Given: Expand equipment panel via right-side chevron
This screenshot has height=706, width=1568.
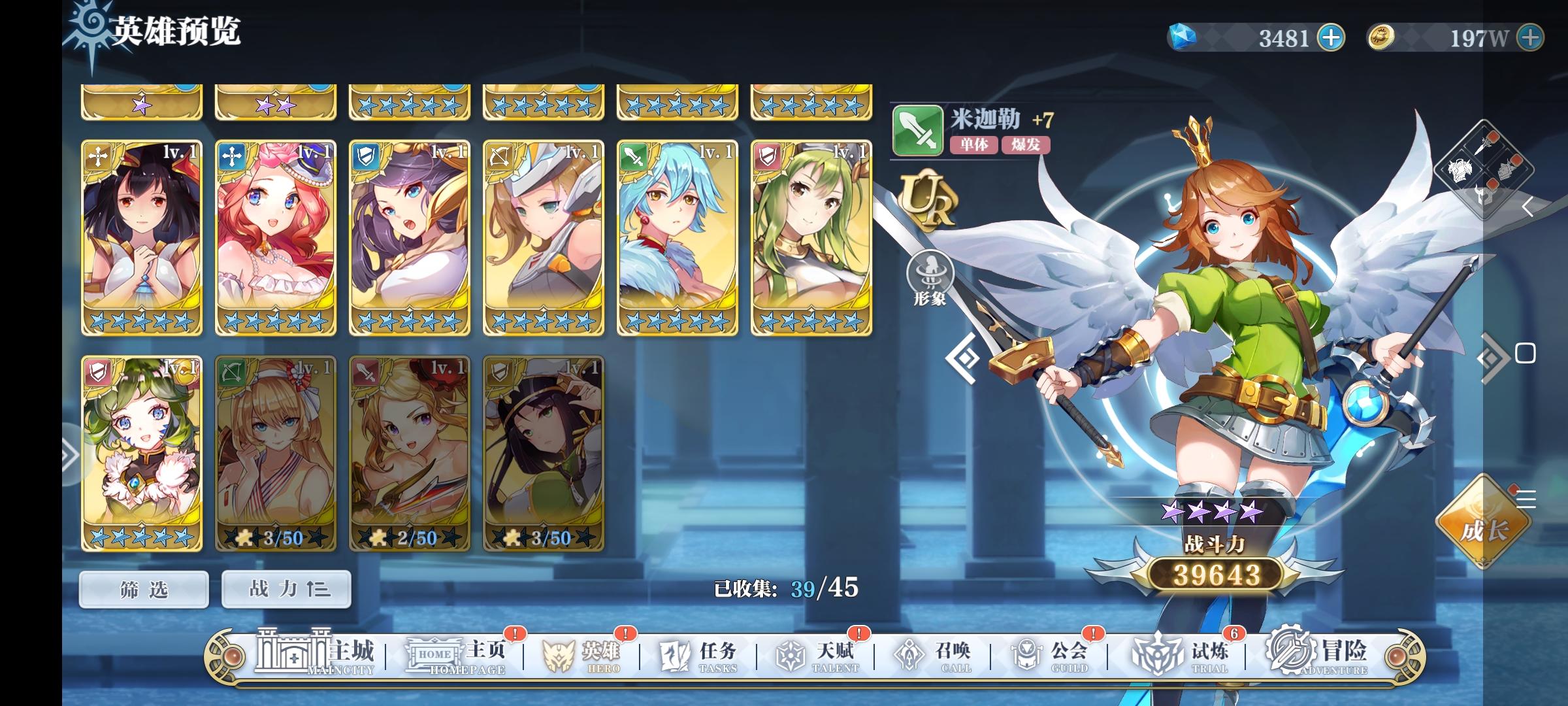Looking at the screenshot, I should coord(1529,207).
